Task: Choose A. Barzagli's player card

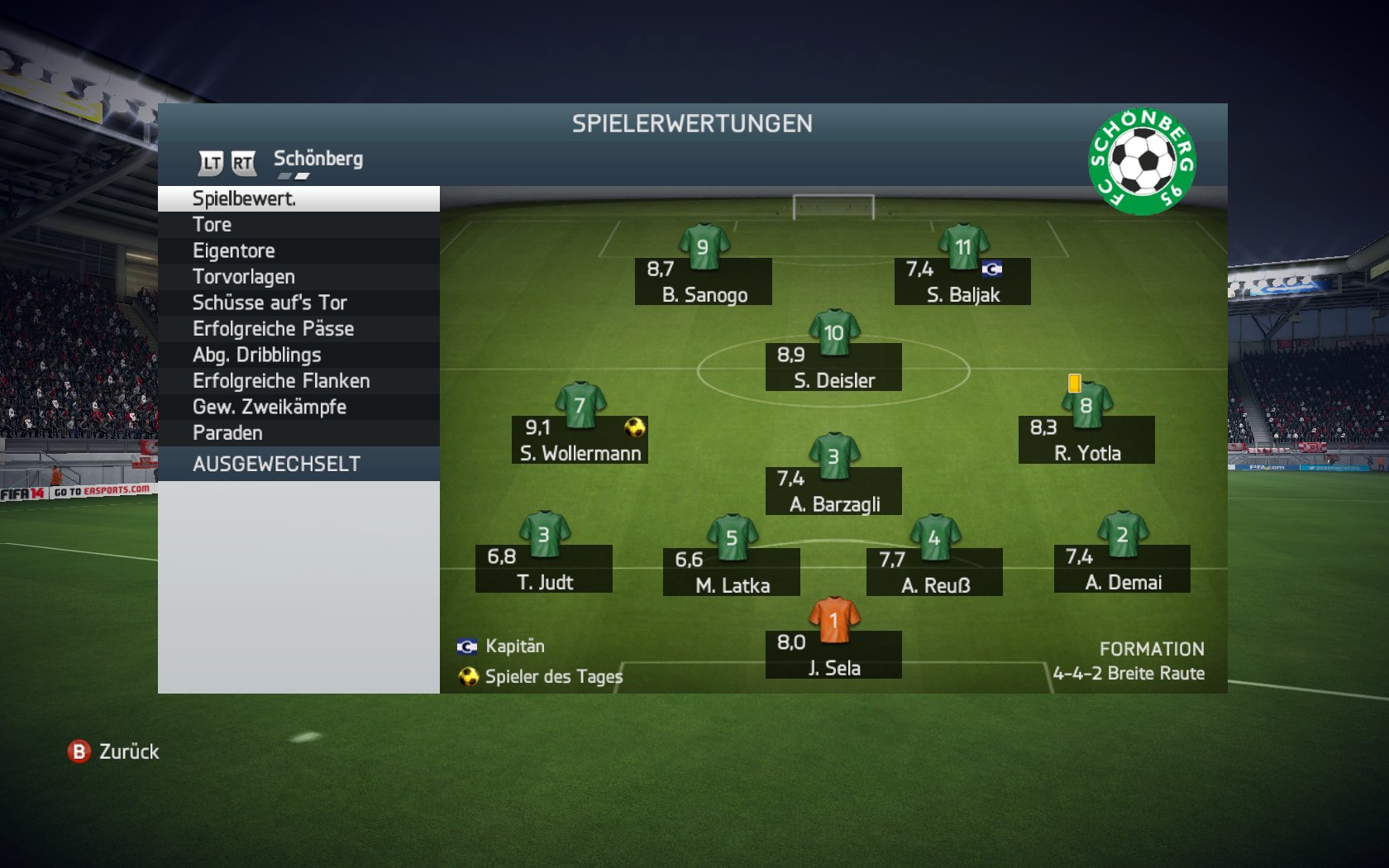Action: click(x=833, y=491)
